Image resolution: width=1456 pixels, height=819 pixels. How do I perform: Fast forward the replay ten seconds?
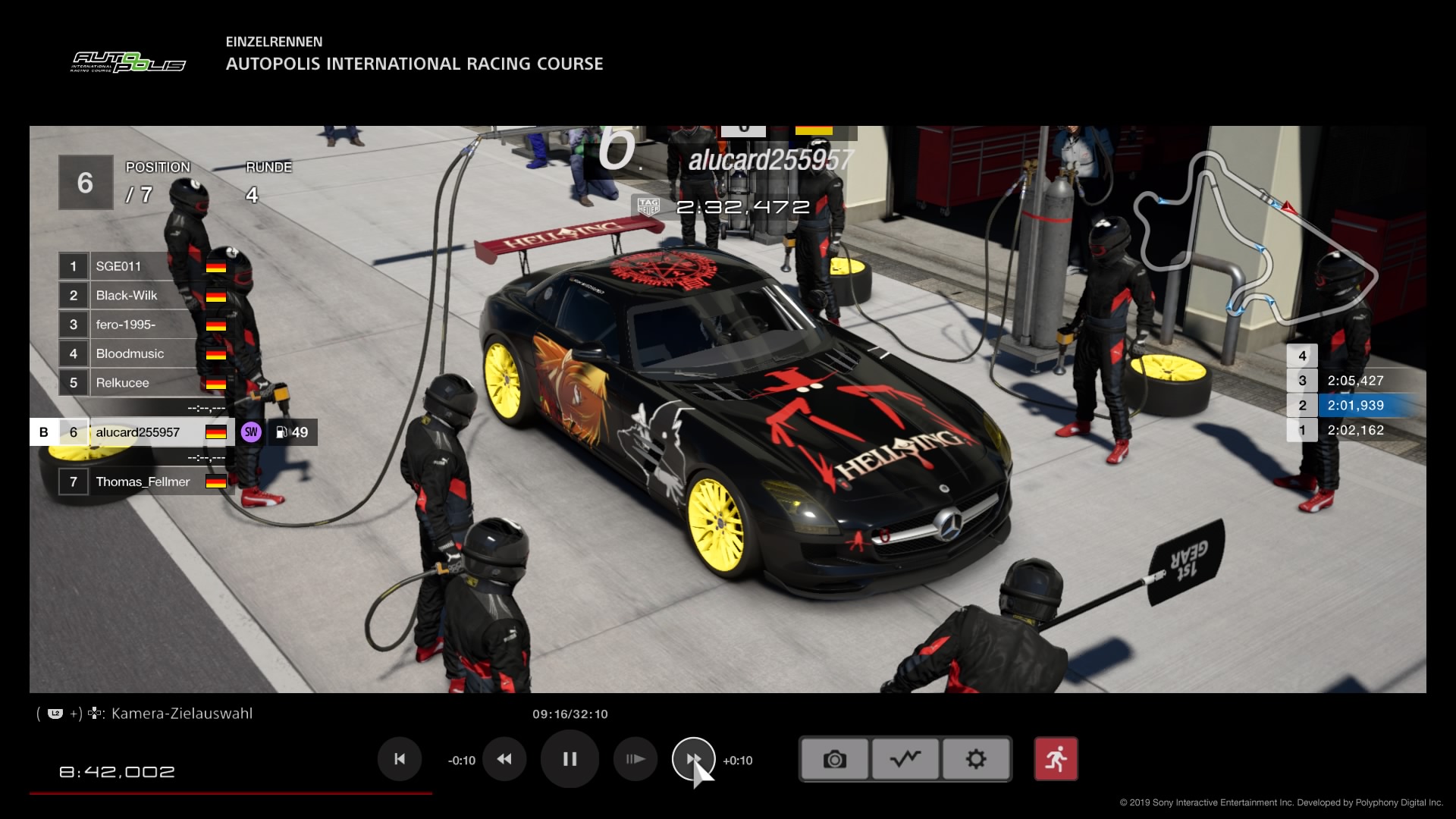pyautogui.click(x=693, y=759)
